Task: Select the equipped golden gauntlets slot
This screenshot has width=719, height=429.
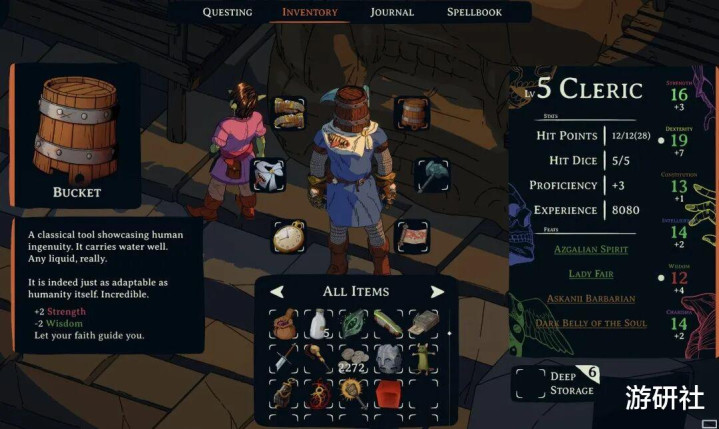Action: point(288,111)
